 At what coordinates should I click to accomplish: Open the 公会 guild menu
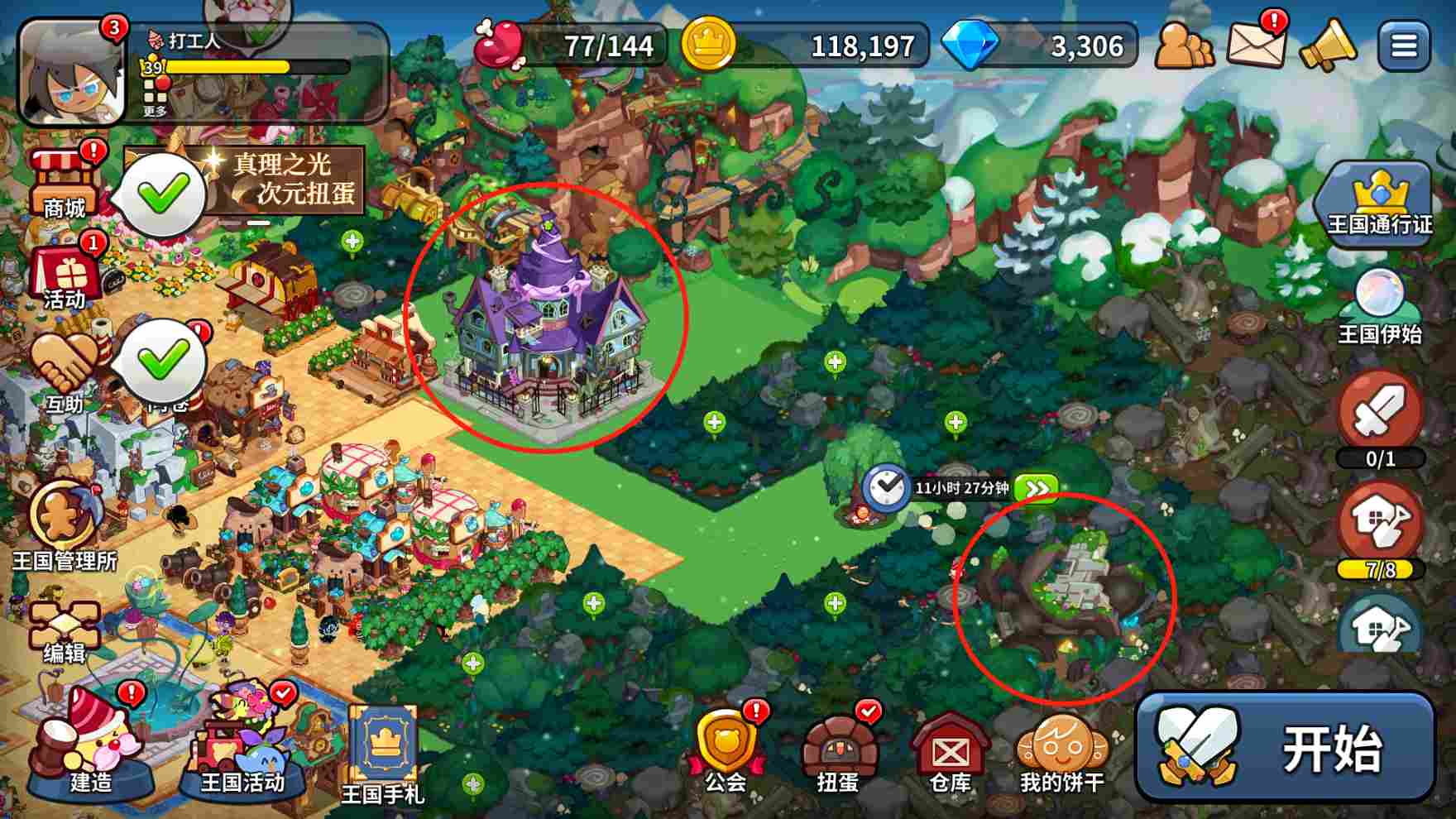[x=726, y=749]
